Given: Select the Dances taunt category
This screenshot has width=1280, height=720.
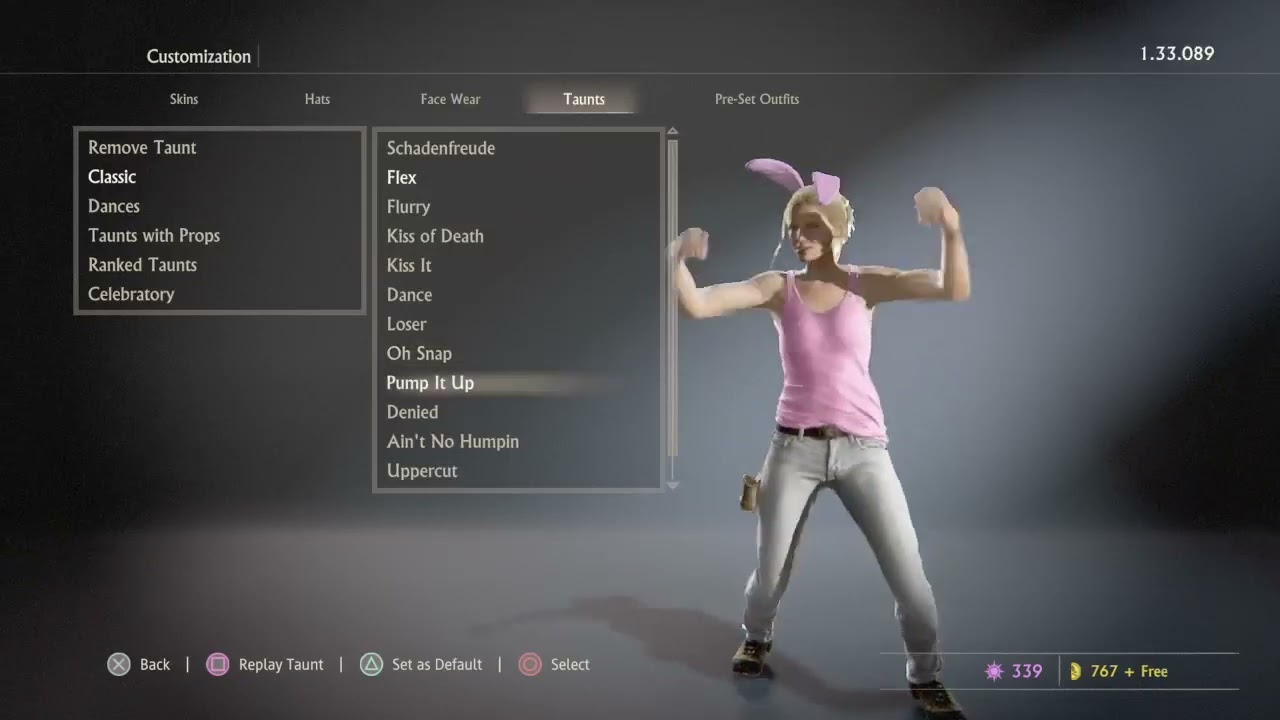Looking at the screenshot, I should 114,206.
